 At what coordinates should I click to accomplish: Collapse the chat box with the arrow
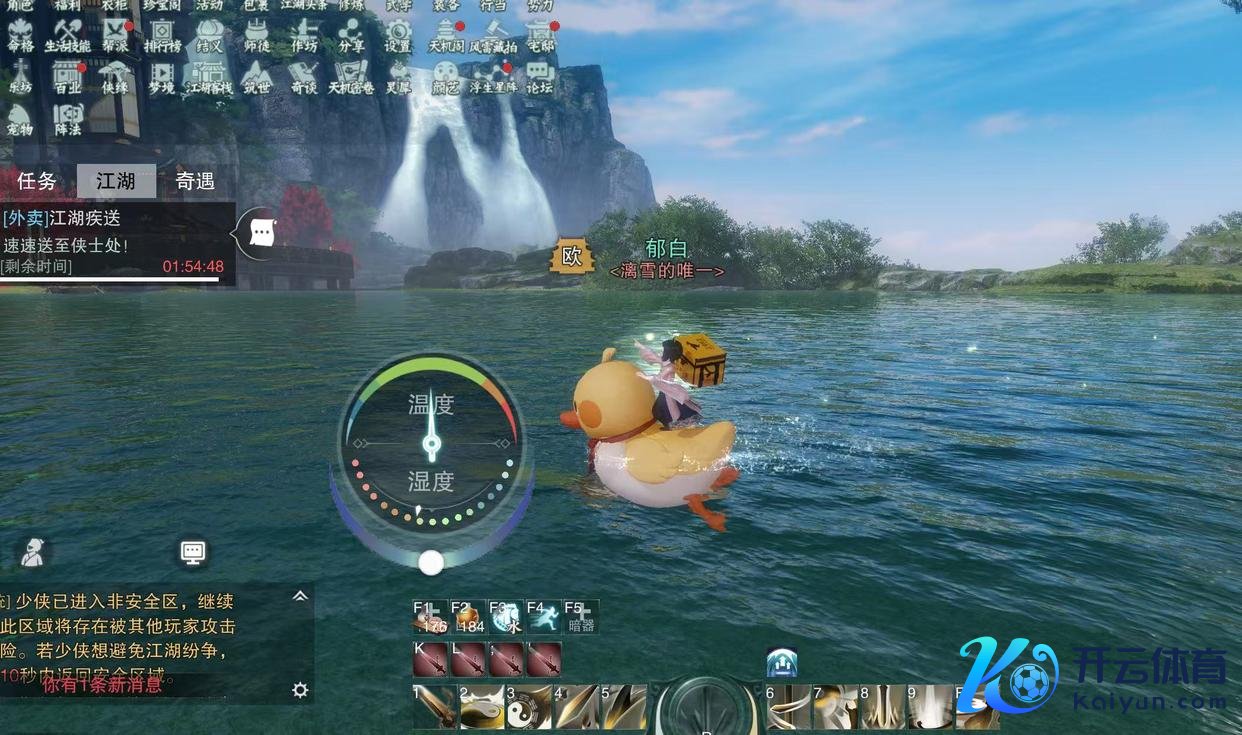[x=299, y=596]
